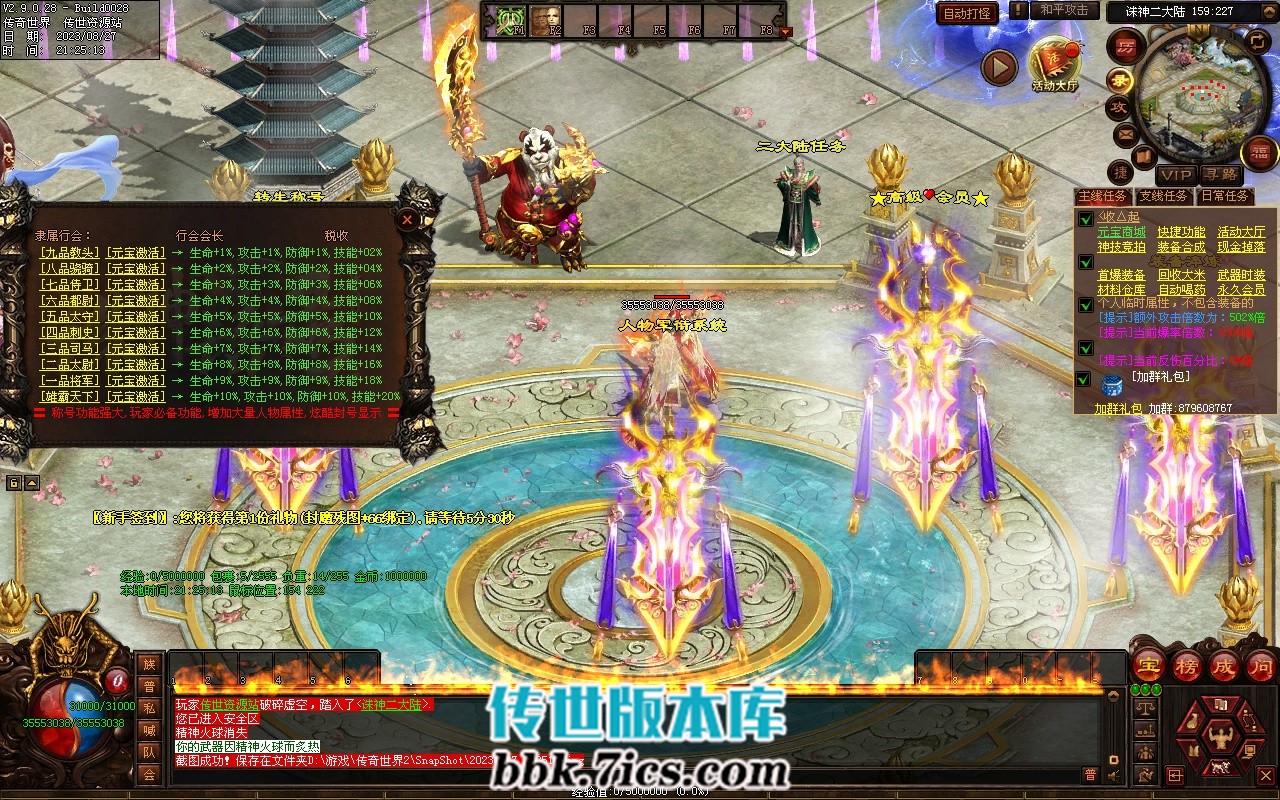Open the 元宝商城 shop link
The height and width of the screenshot is (800, 1280).
[1121, 232]
